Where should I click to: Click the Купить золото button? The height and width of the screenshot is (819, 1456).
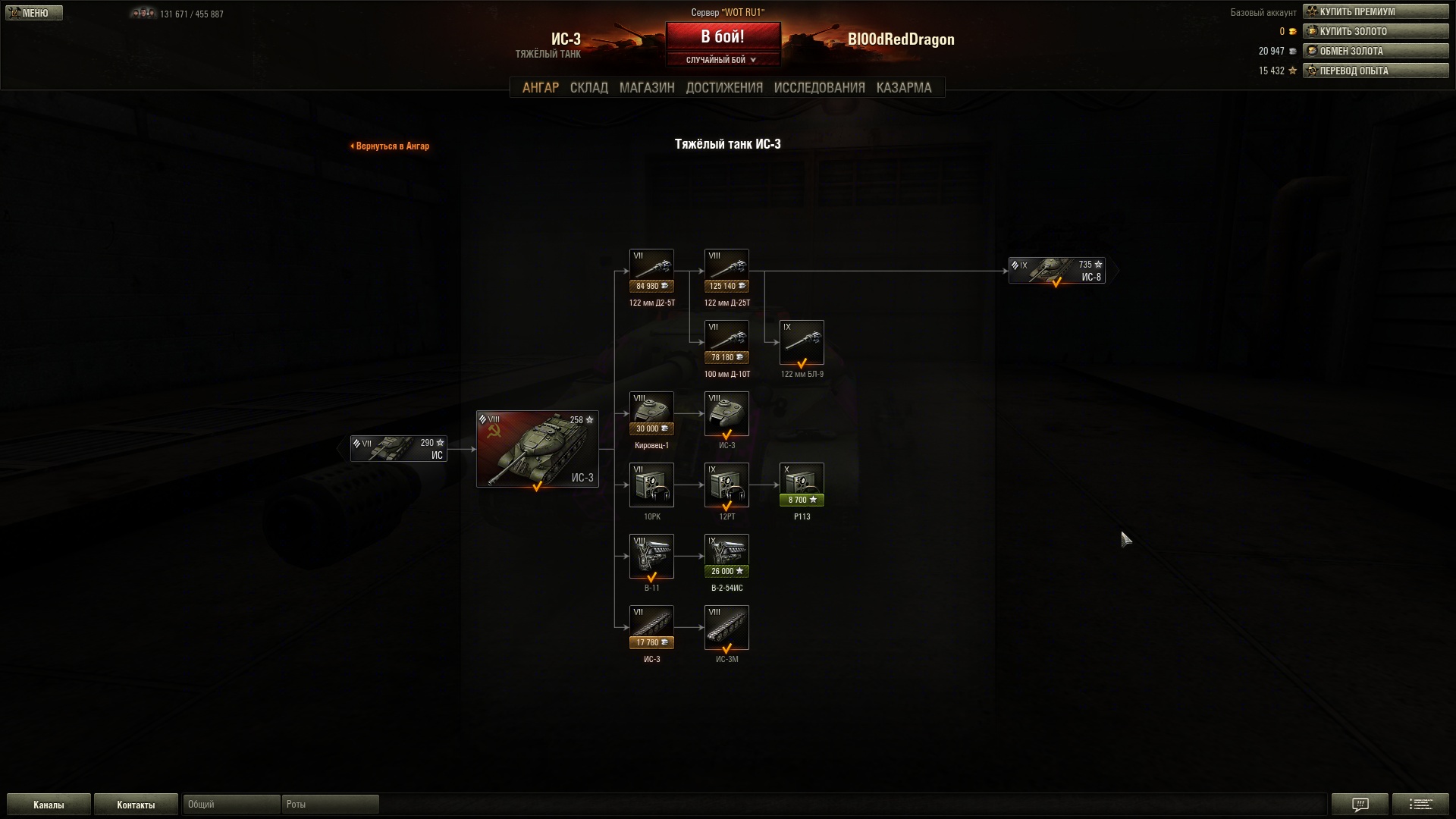[x=1375, y=31]
